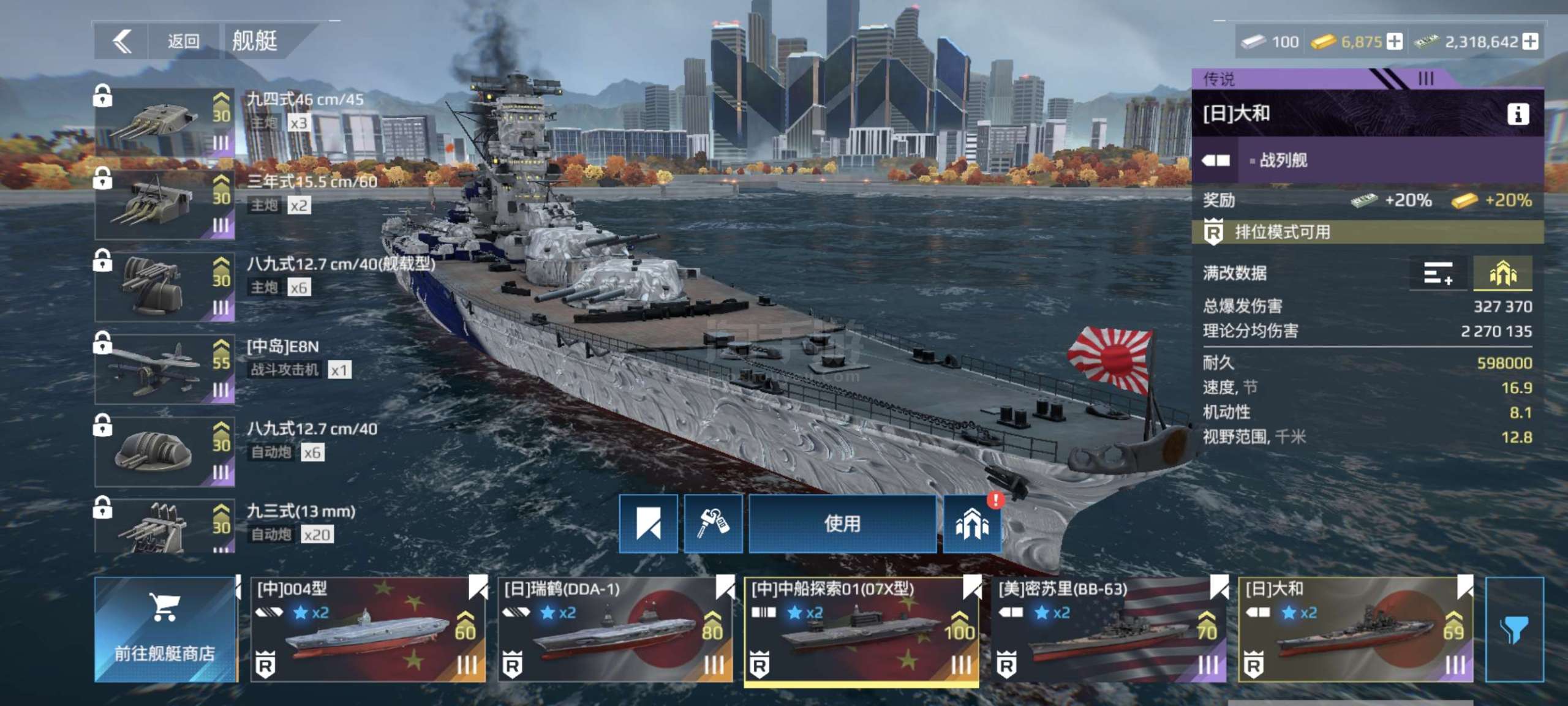Go to the ship shop 前往舰艇商店

(x=165, y=629)
